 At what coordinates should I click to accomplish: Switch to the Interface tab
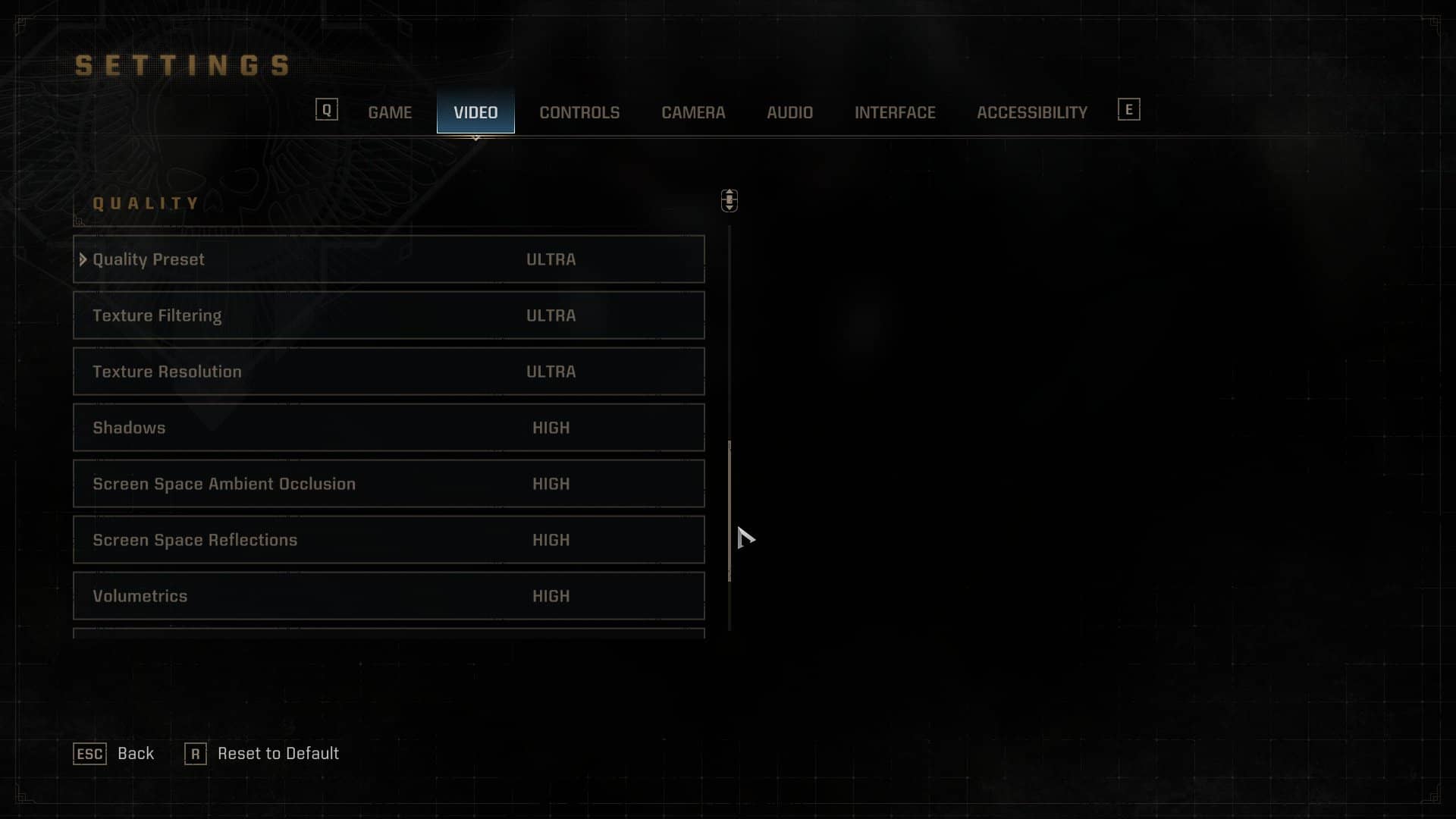(x=895, y=112)
